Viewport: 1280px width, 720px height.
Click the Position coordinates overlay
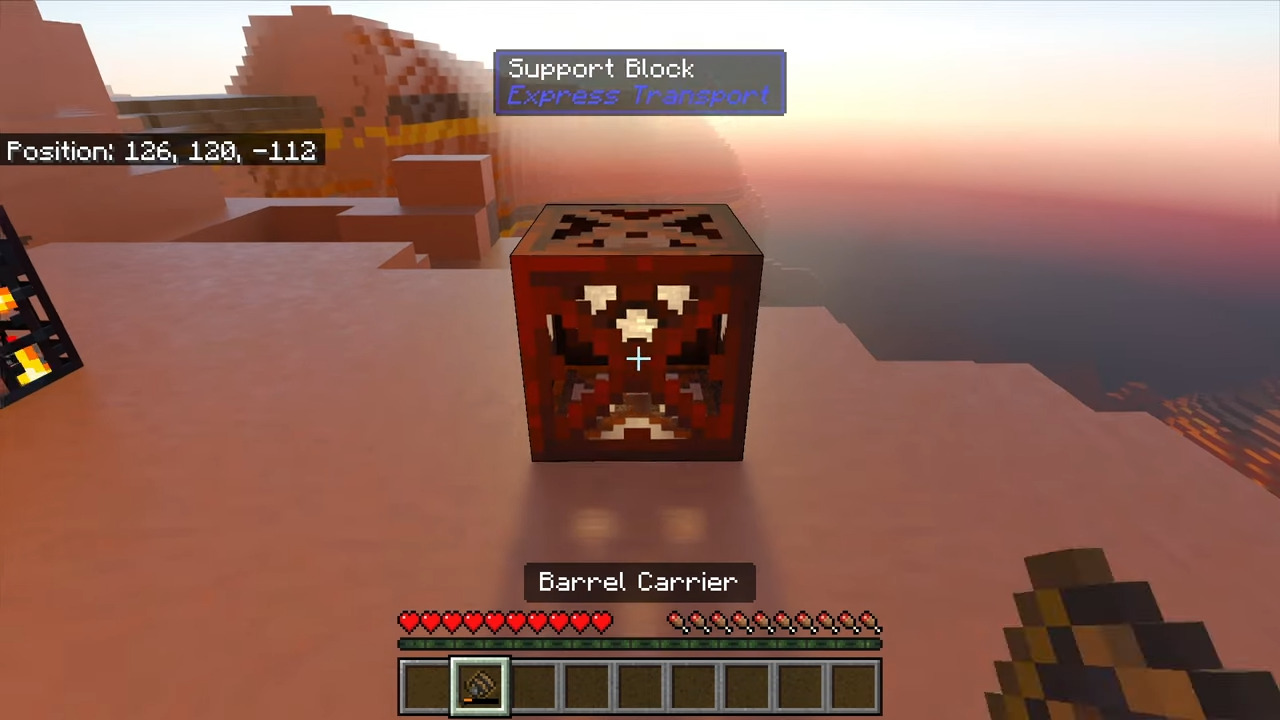coord(160,151)
